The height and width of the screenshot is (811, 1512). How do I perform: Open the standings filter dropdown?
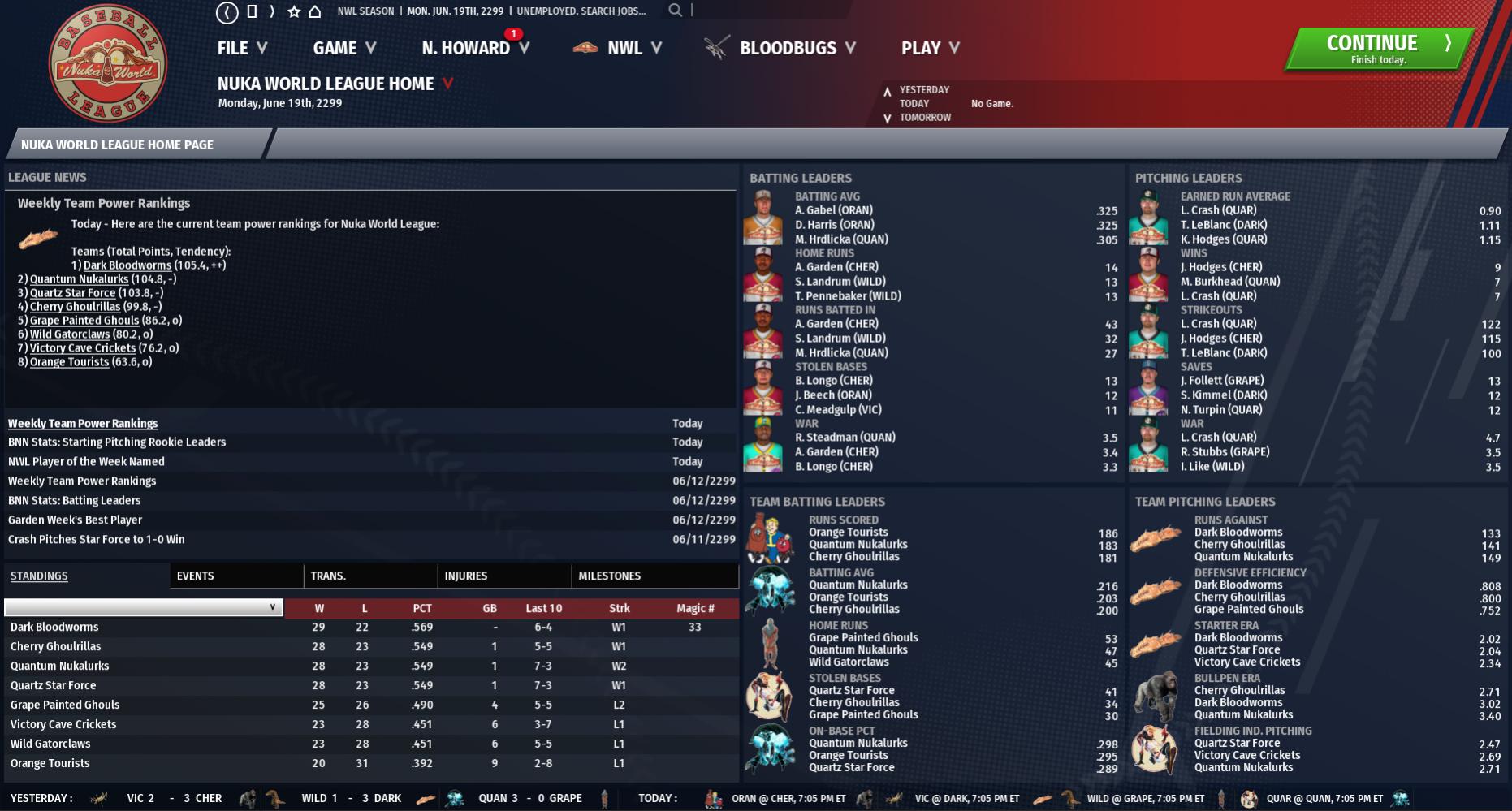[145, 607]
